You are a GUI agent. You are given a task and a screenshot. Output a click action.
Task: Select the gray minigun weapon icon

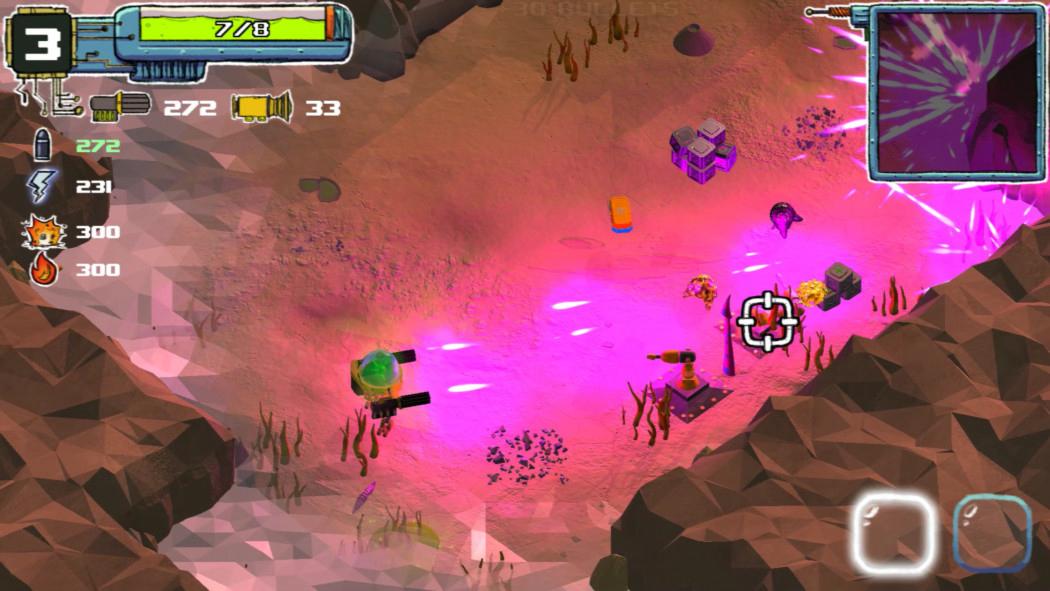click(x=120, y=105)
